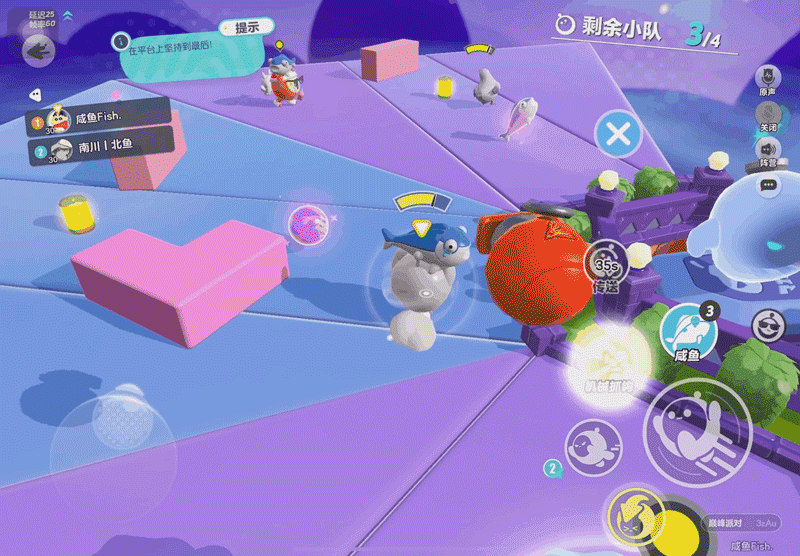Toggle the 阵营 speaker channel

pyautogui.click(x=768, y=149)
